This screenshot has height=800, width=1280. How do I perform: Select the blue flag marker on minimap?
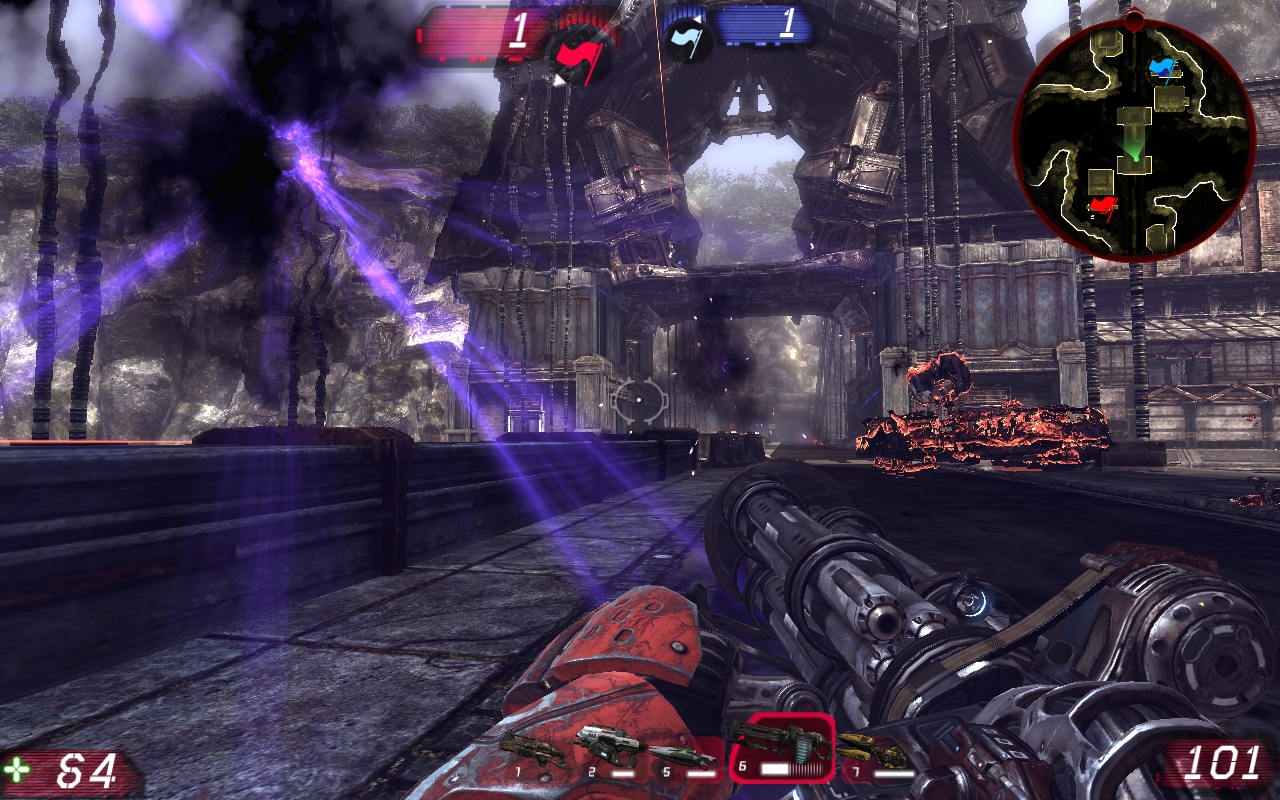point(1162,67)
